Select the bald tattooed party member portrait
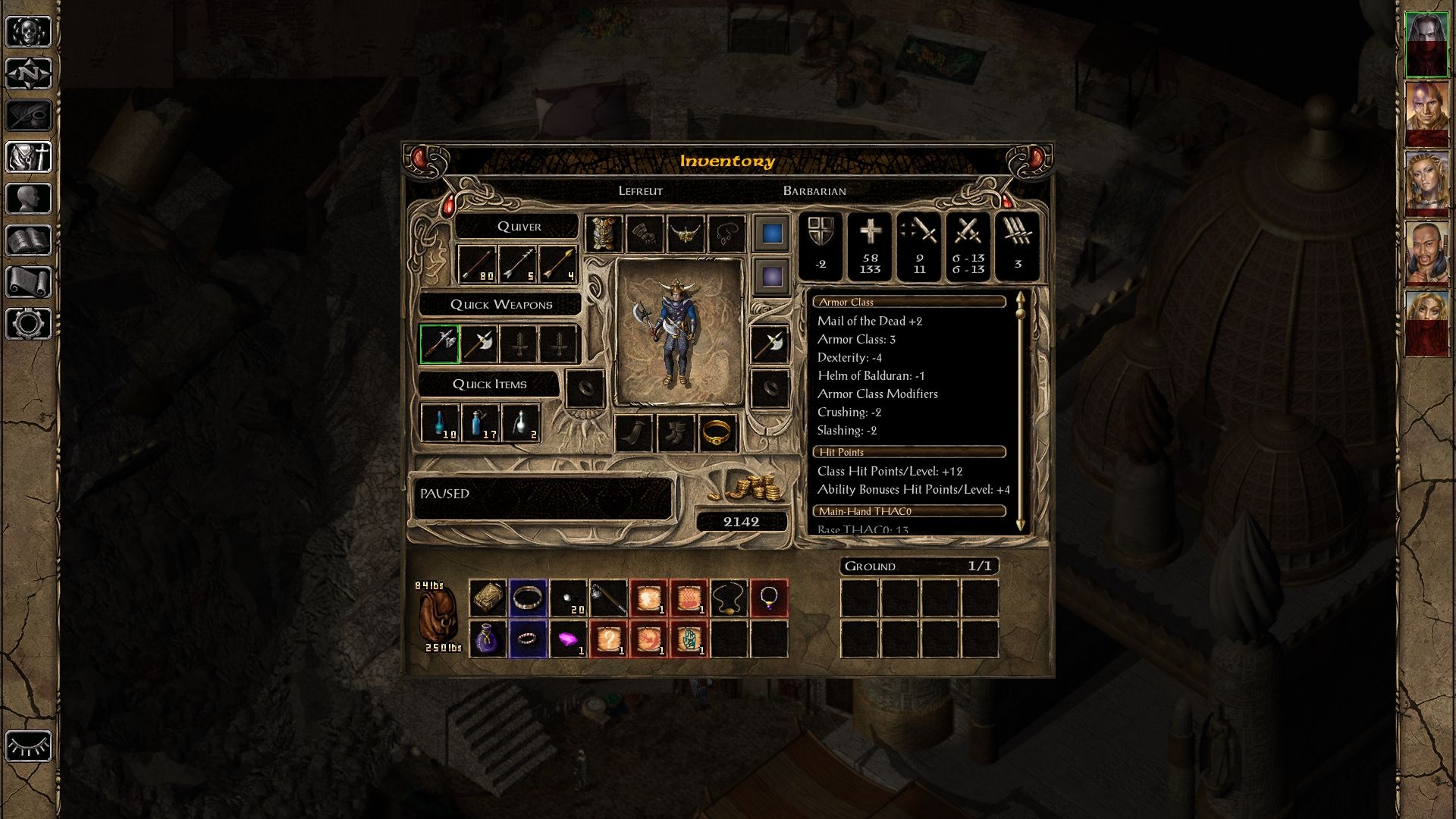This screenshot has width=1456, height=819. (x=1426, y=114)
